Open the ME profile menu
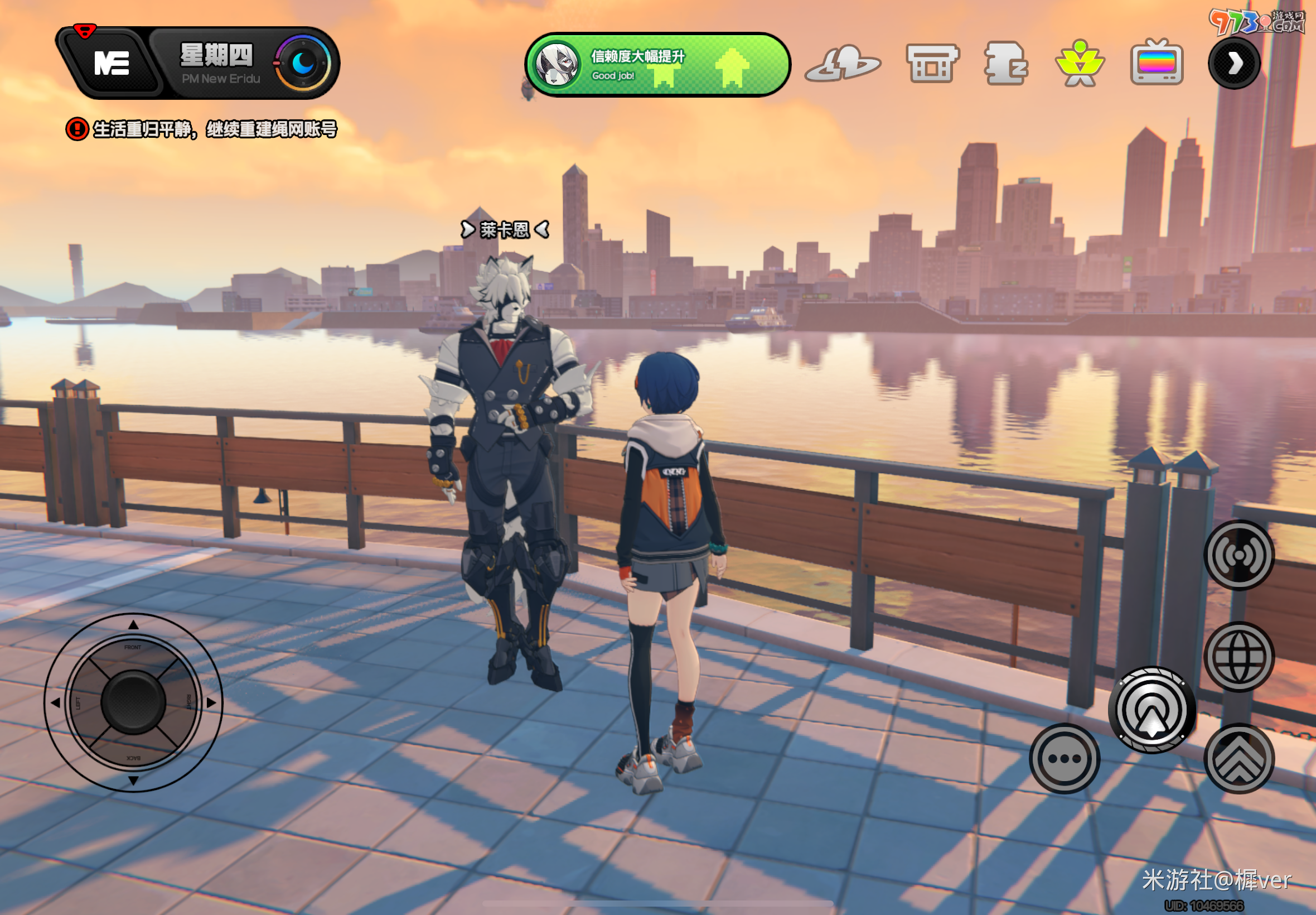This screenshot has height=915, width=1316. click(110, 62)
